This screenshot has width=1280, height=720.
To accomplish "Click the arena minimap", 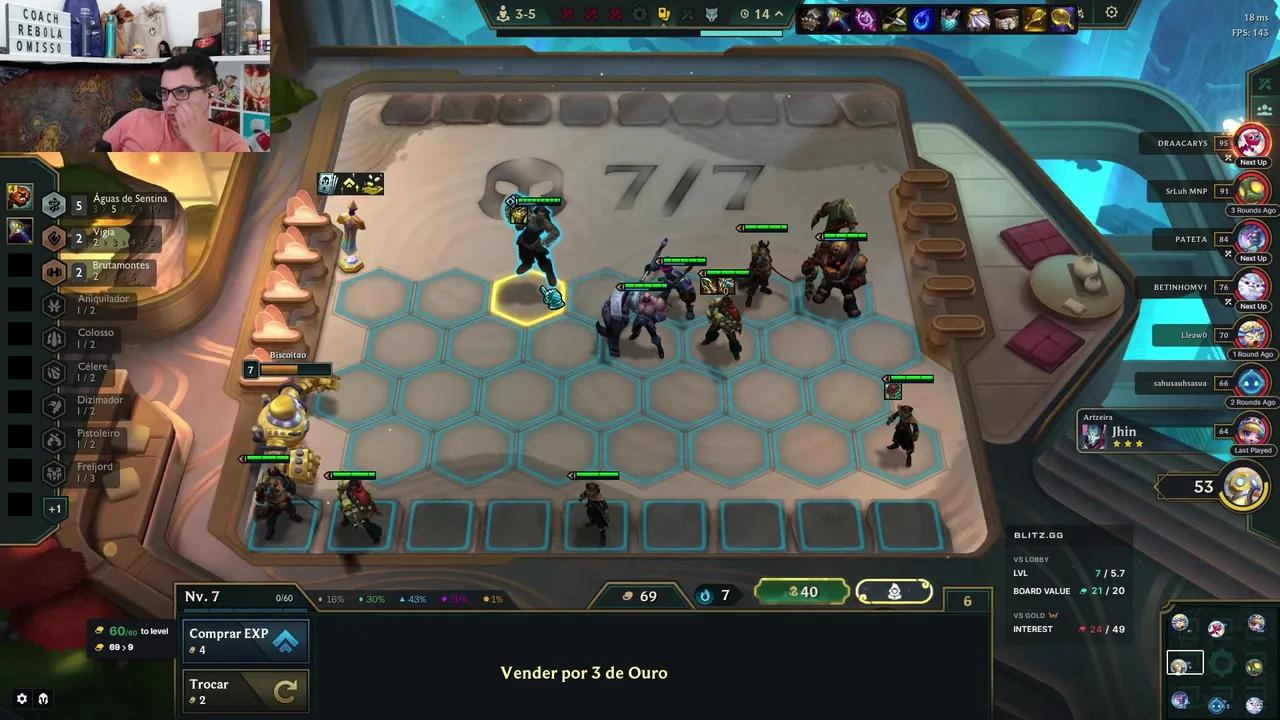I will [x=1217, y=663].
